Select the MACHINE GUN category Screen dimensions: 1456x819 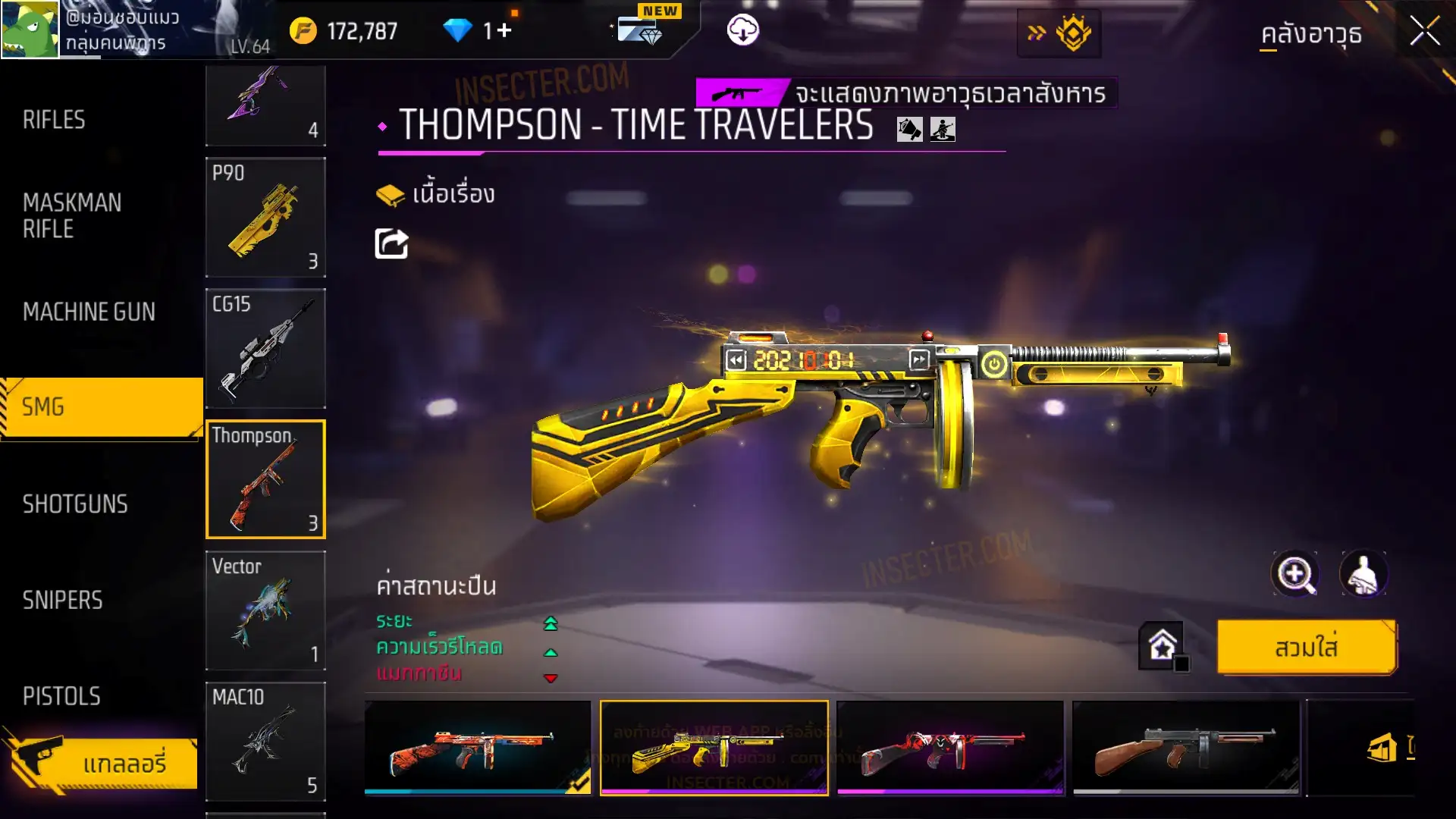point(89,312)
